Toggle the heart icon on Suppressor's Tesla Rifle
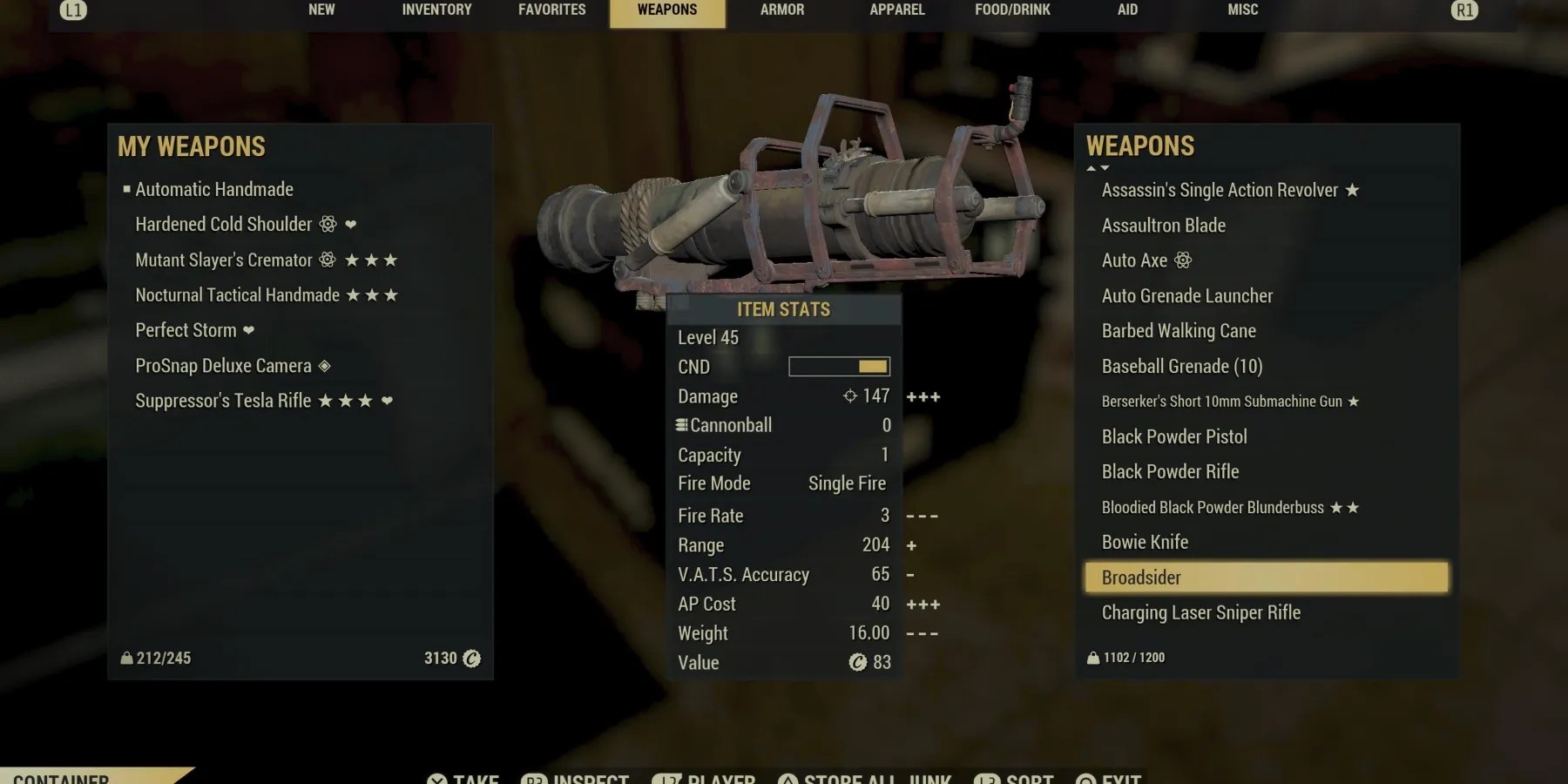 click(x=389, y=401)
